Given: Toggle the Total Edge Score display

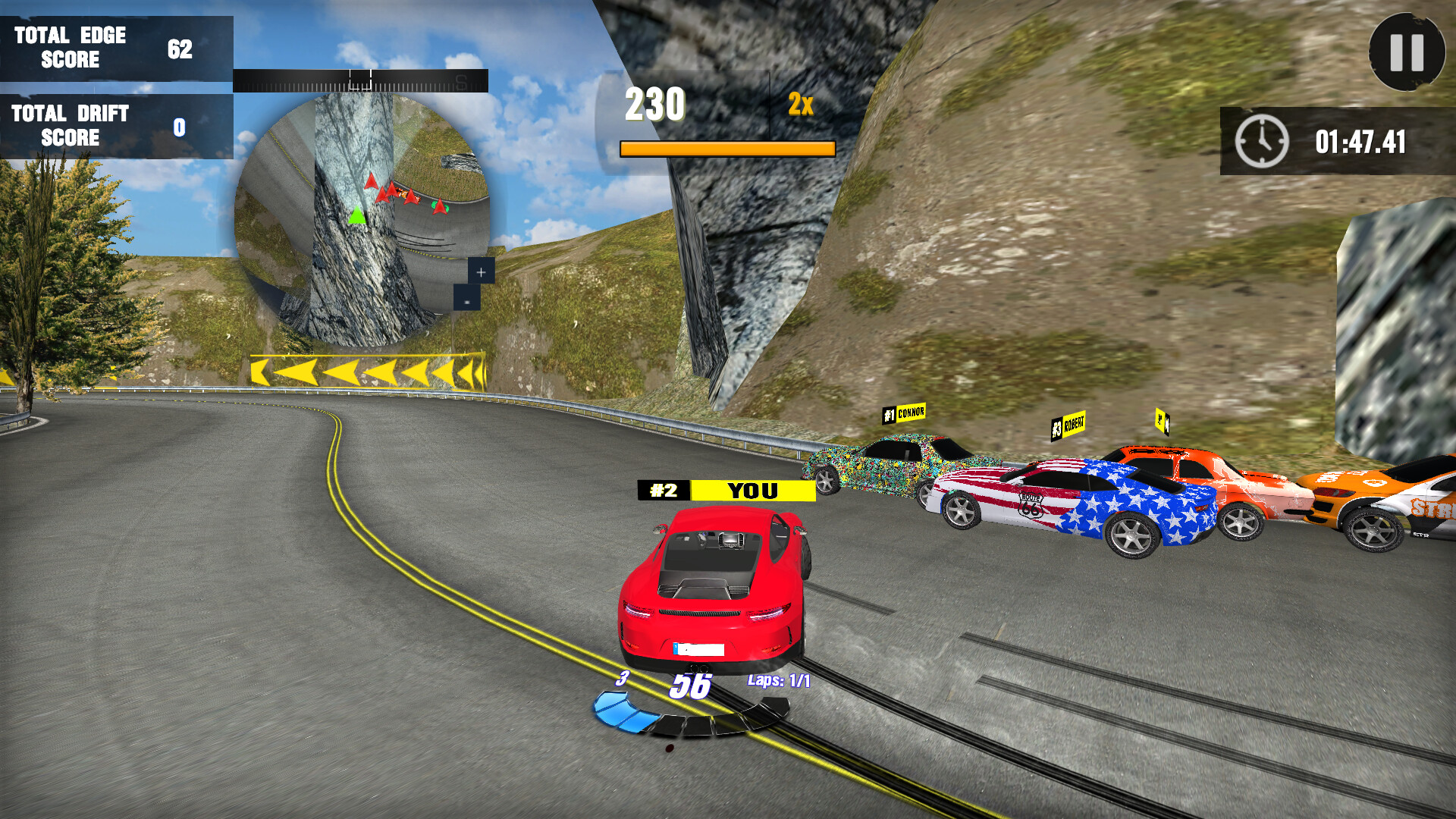Looking at the screenshot, I should (x=118, y=47).
